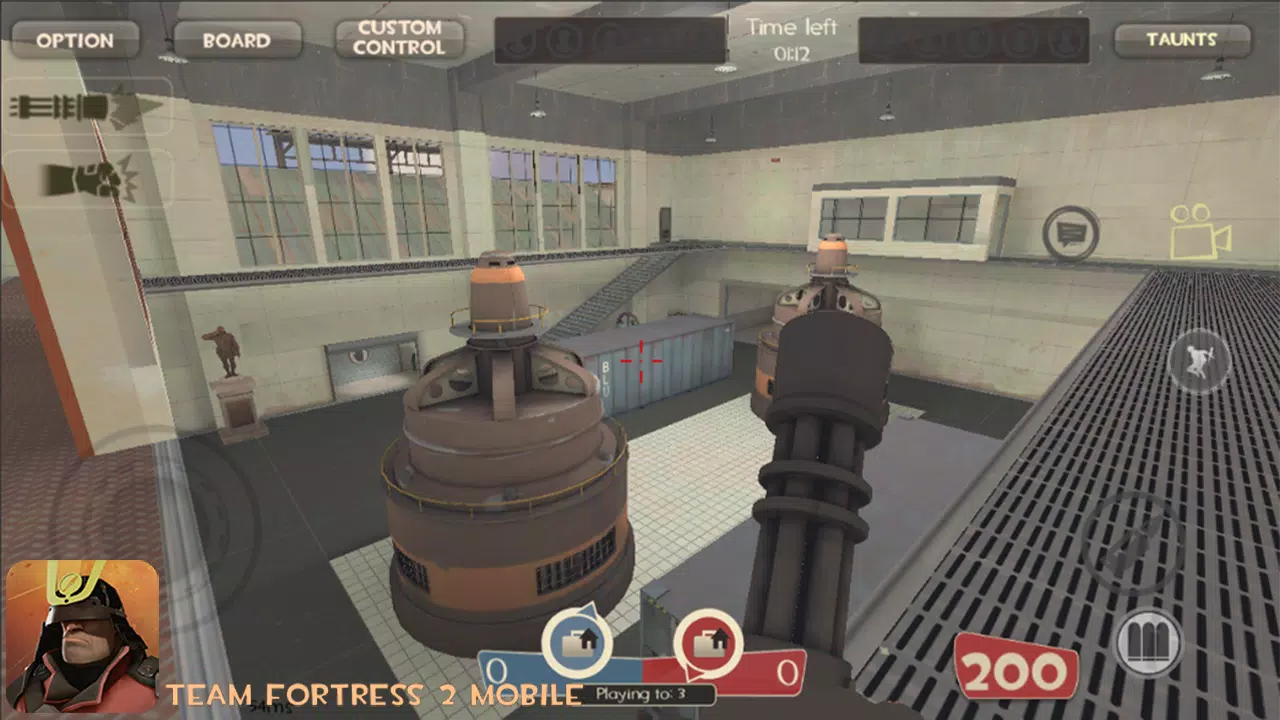The image size is (1280, 720).
Task: Open the OPTION menu
Action: point(76,40)
